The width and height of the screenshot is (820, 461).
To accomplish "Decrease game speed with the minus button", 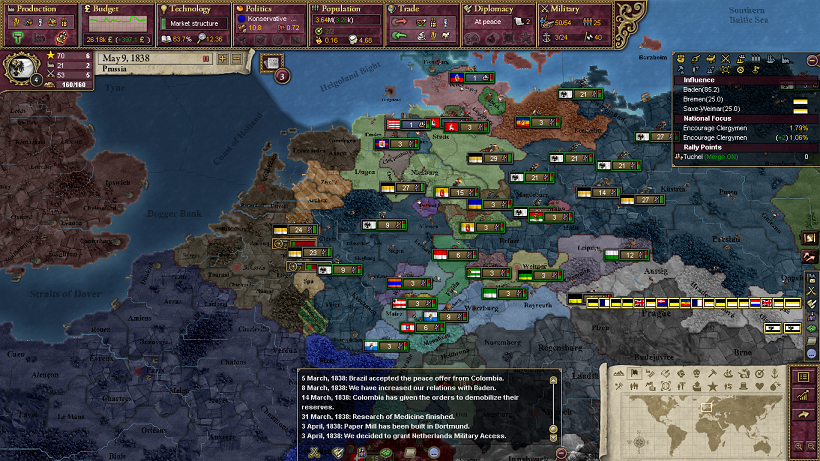I will point(238,59).
